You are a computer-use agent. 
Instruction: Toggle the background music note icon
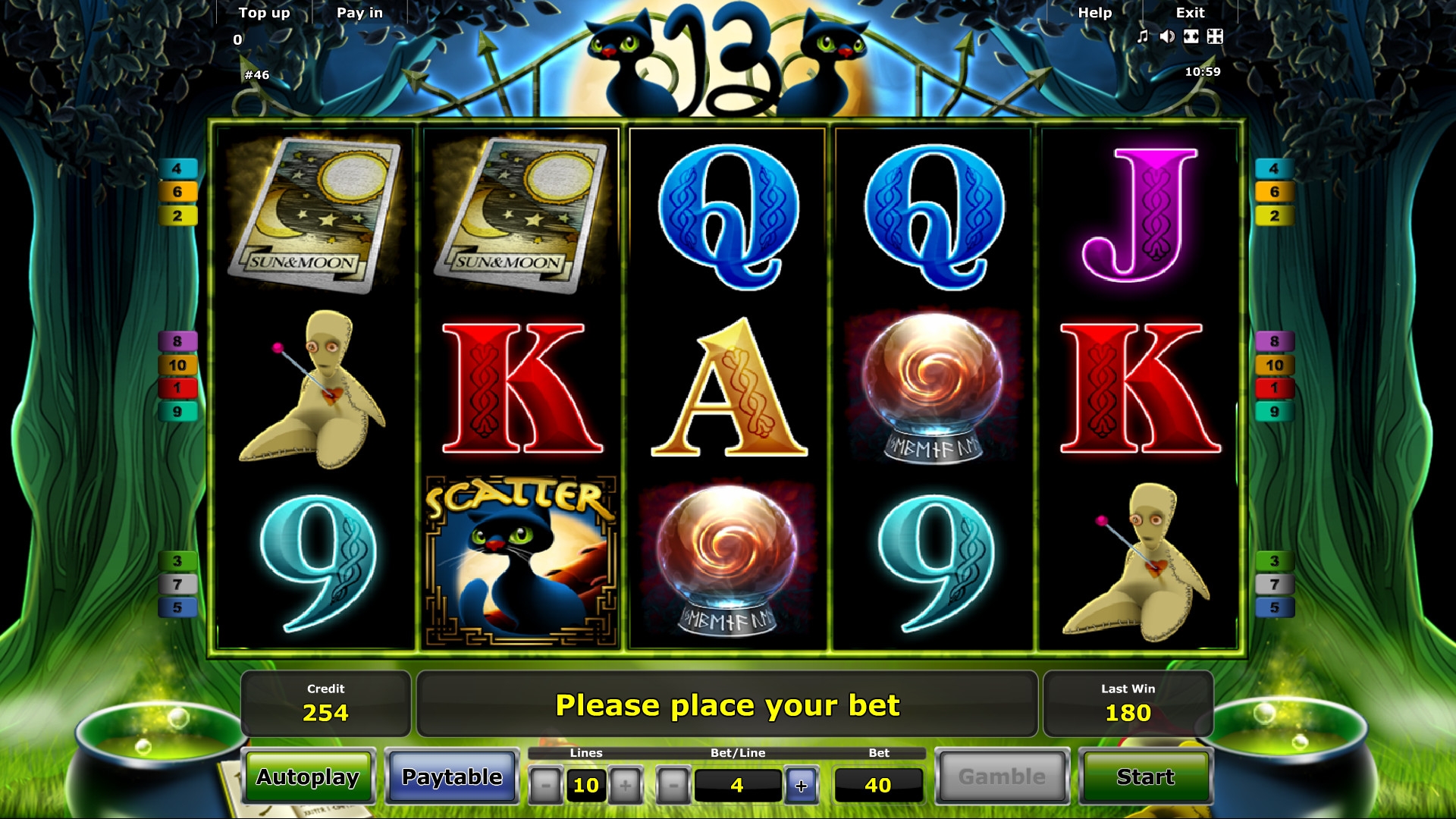tap(1143, 36)
